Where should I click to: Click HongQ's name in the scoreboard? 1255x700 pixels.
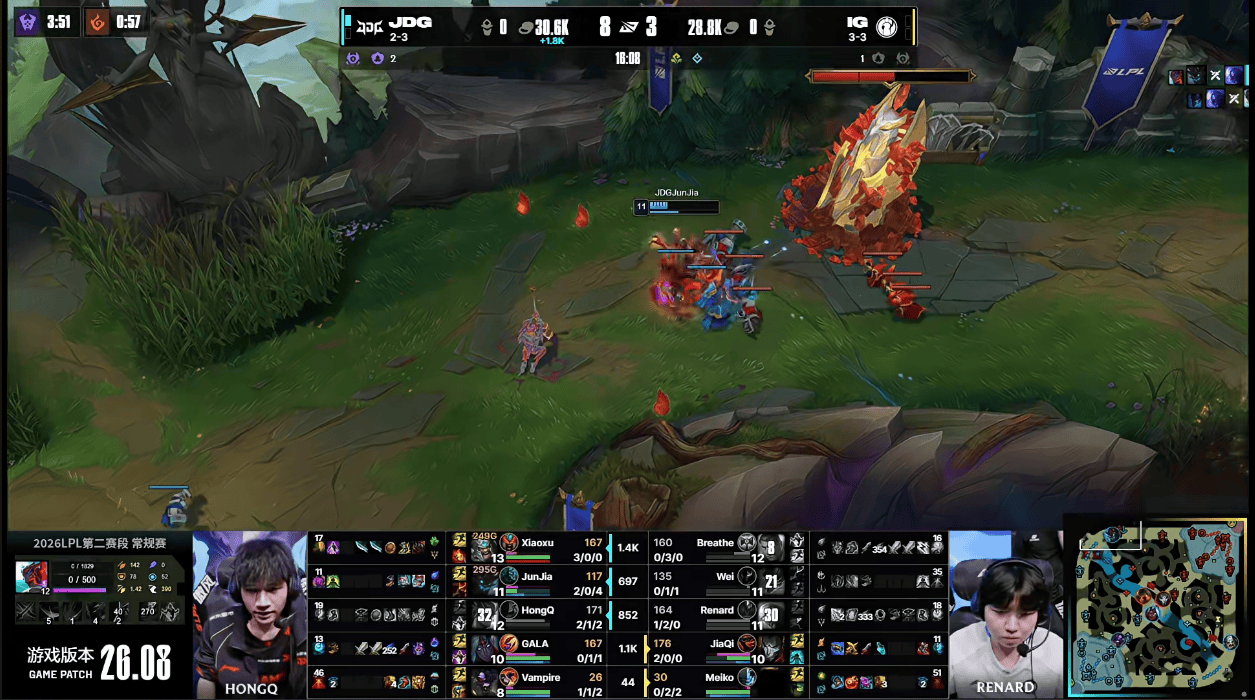537,609
